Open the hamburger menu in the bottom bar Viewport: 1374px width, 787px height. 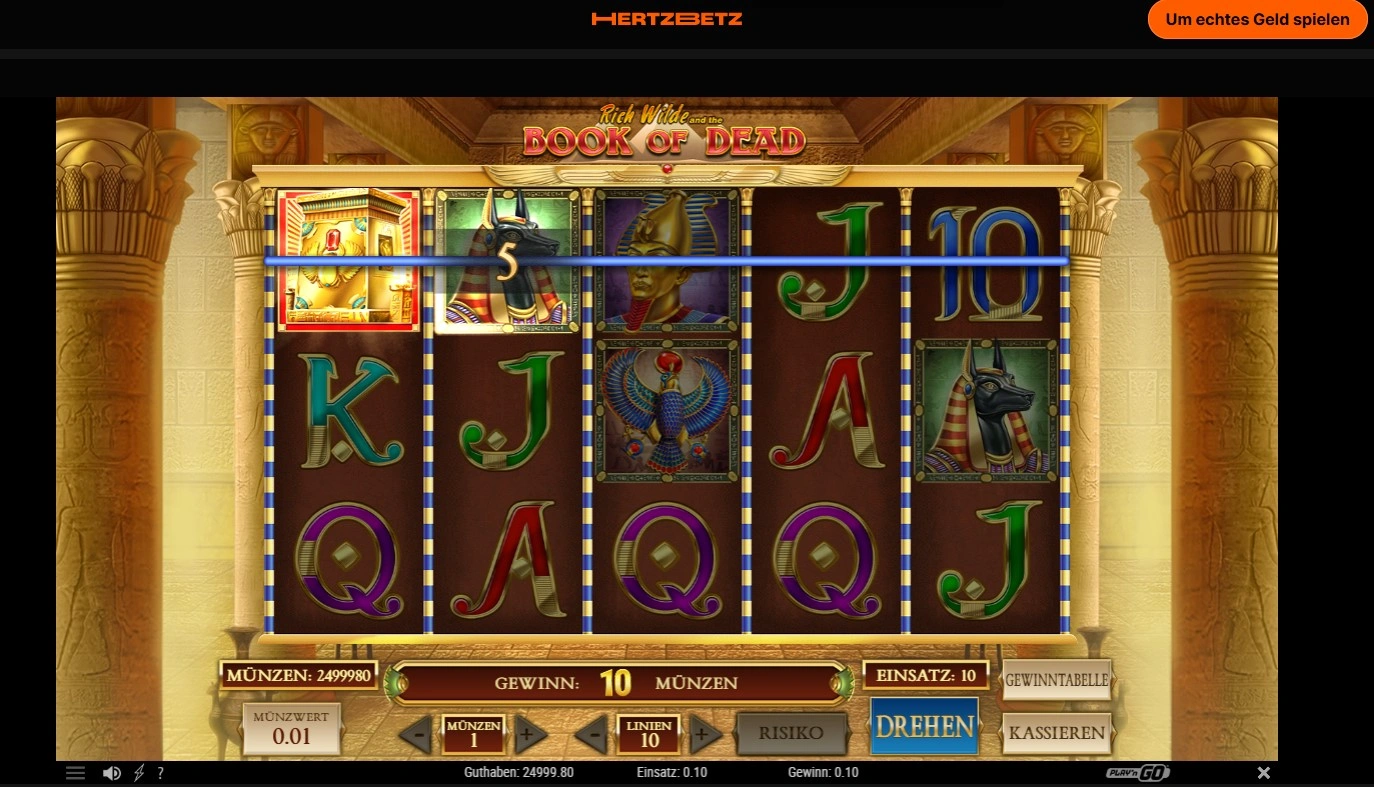(76, 773)
